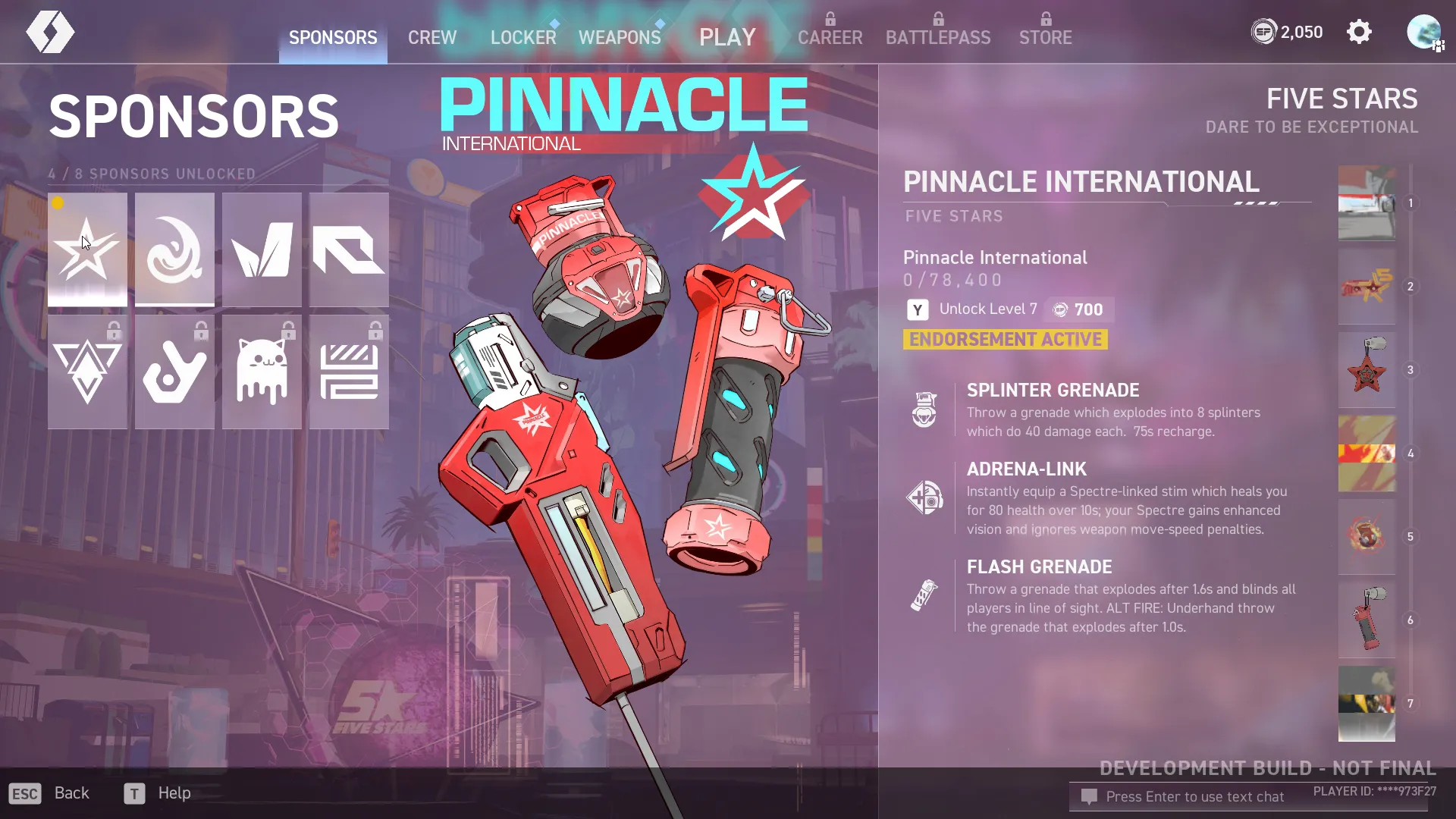View the level 3 star charm reward

click(1367, 370)
